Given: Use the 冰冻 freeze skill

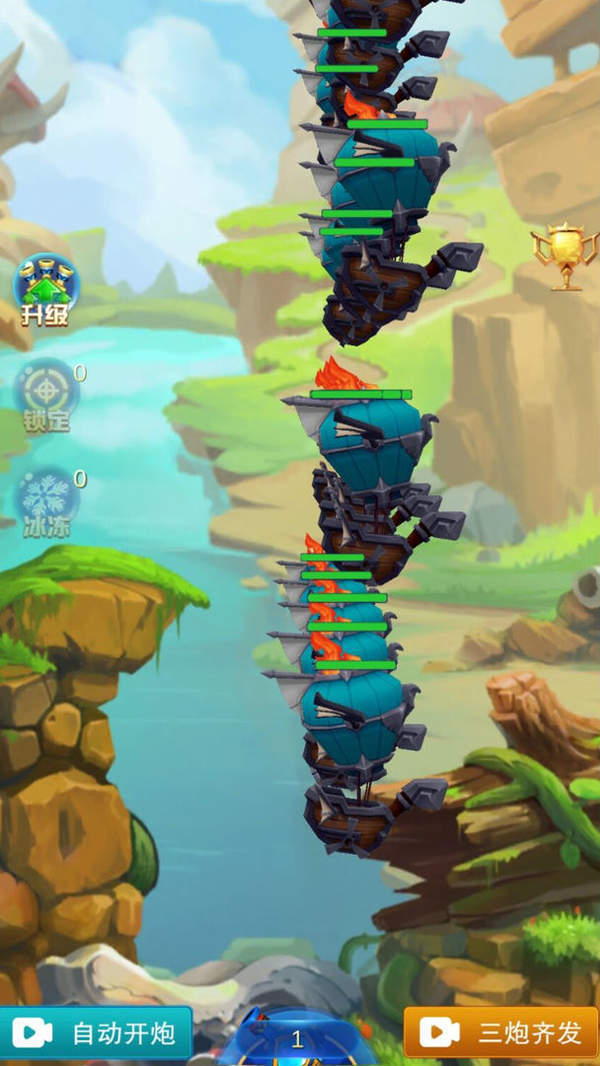Looking at the screenshot, I should 46,502.
